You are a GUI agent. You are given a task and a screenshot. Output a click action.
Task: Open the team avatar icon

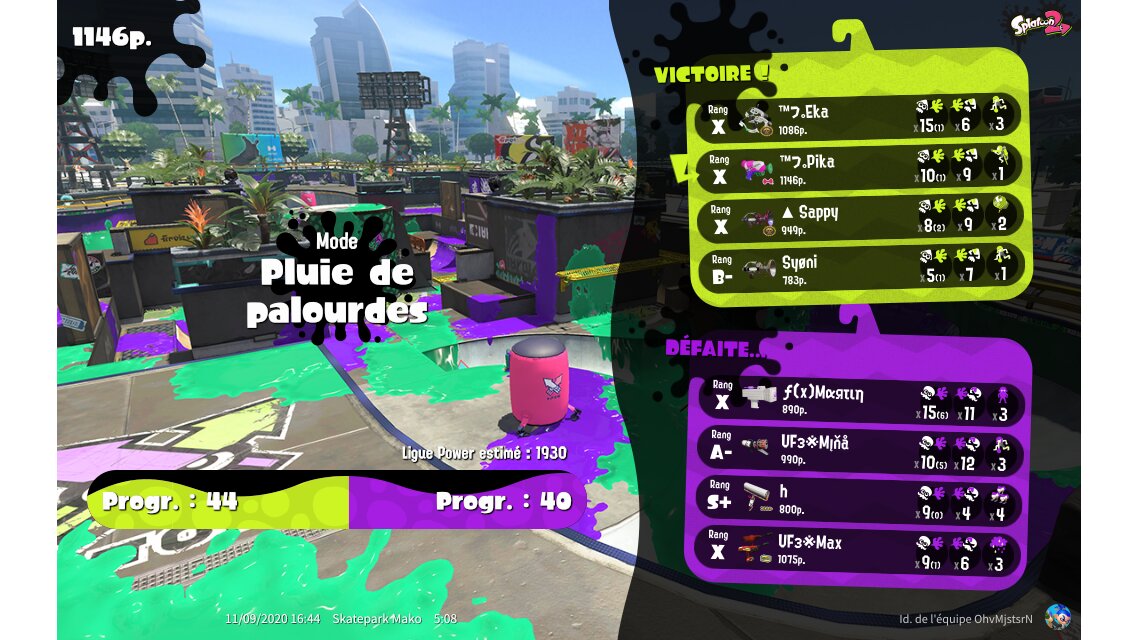[1057, 617]
